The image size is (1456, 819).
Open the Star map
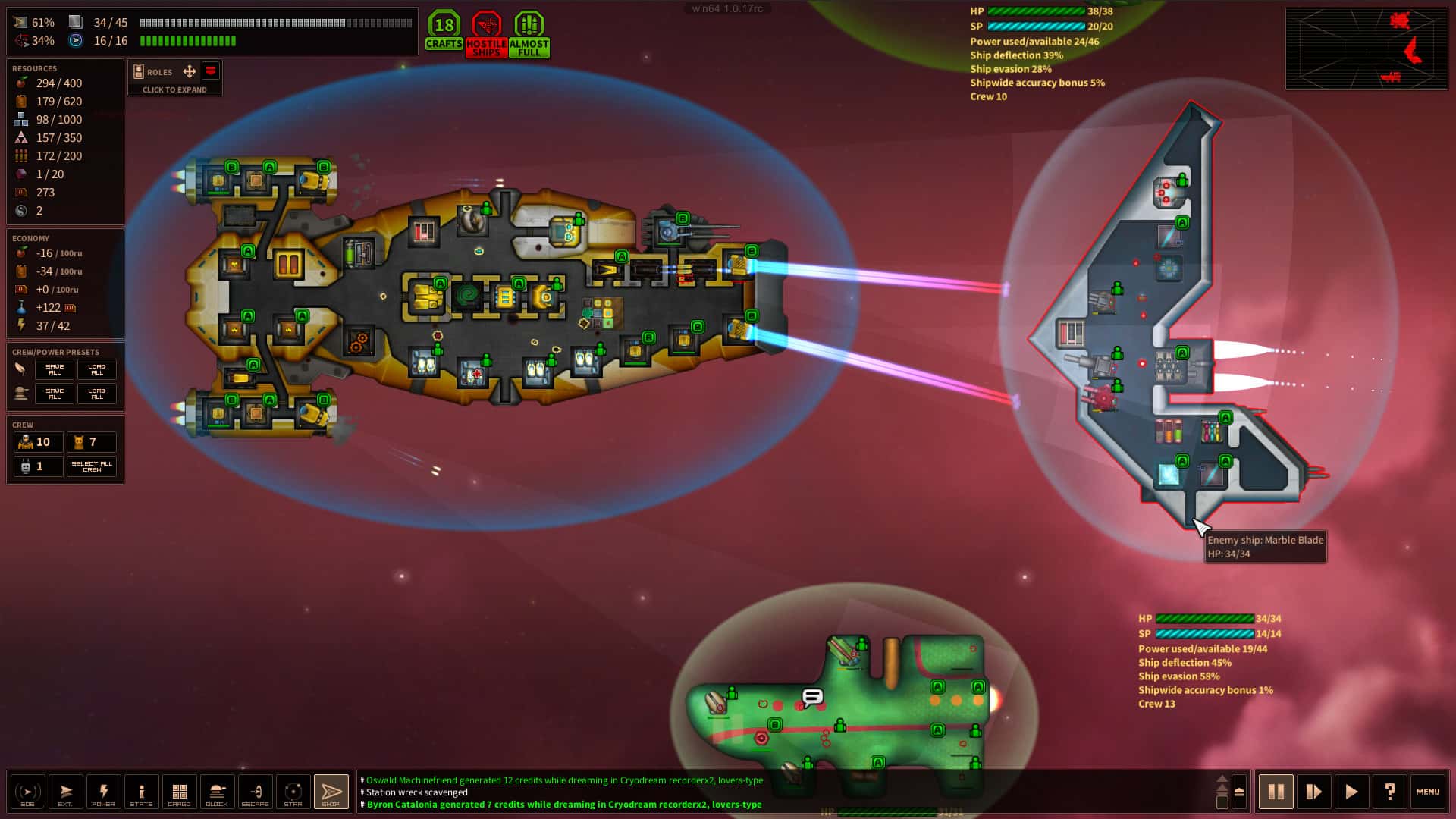pyautogui.click(x=293, y=792)
